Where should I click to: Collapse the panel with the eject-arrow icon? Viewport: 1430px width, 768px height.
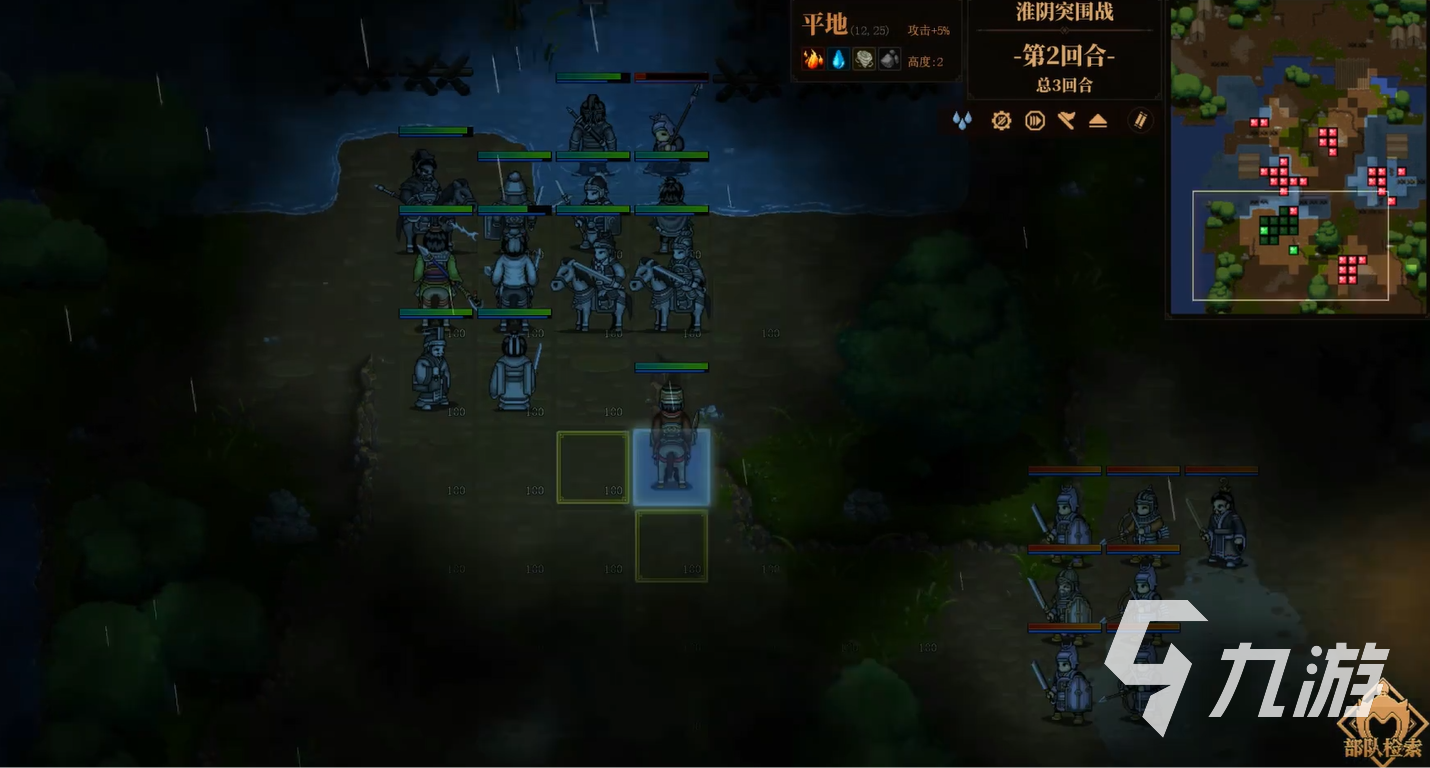pyautogui.click(x=1098, y=121)
